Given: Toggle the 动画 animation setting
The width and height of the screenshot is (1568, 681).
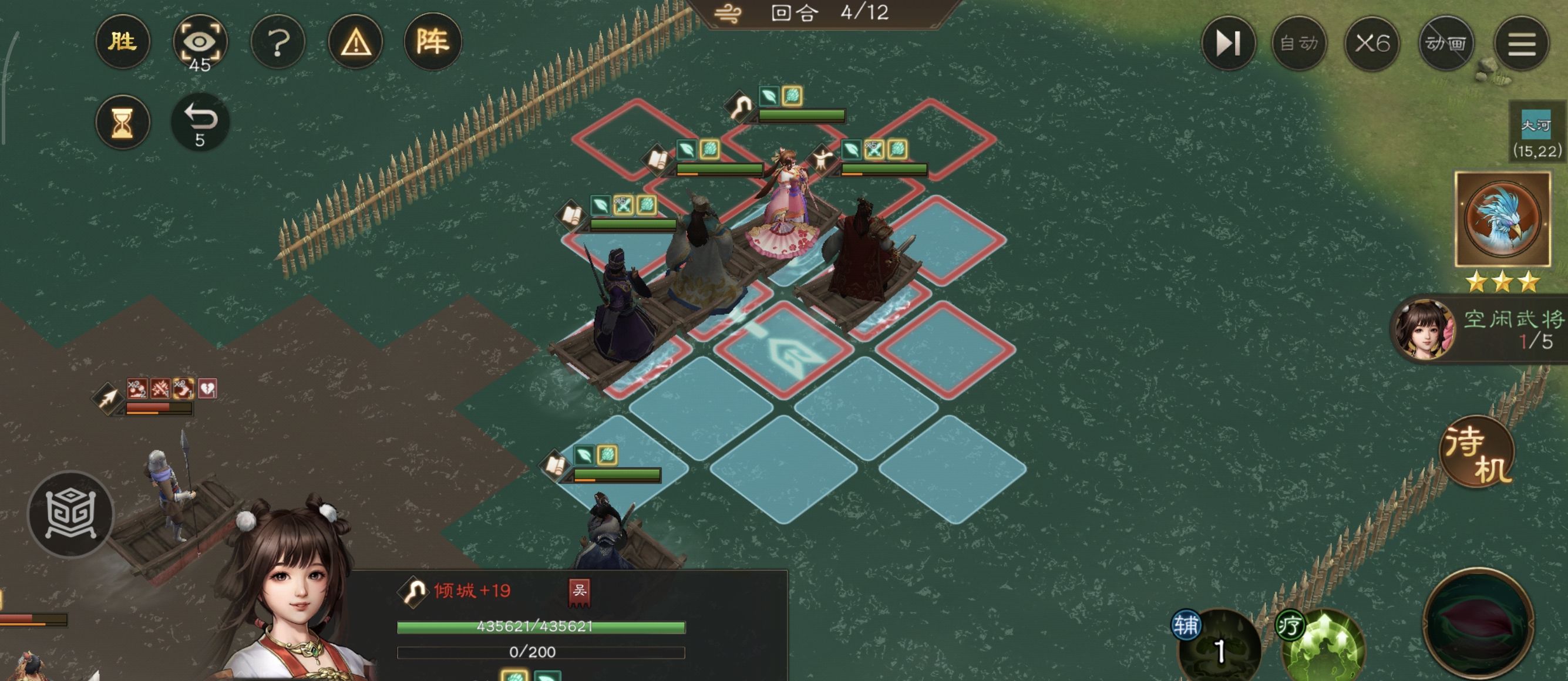Looking at the screenshot, I should [x=1446, y=43].
